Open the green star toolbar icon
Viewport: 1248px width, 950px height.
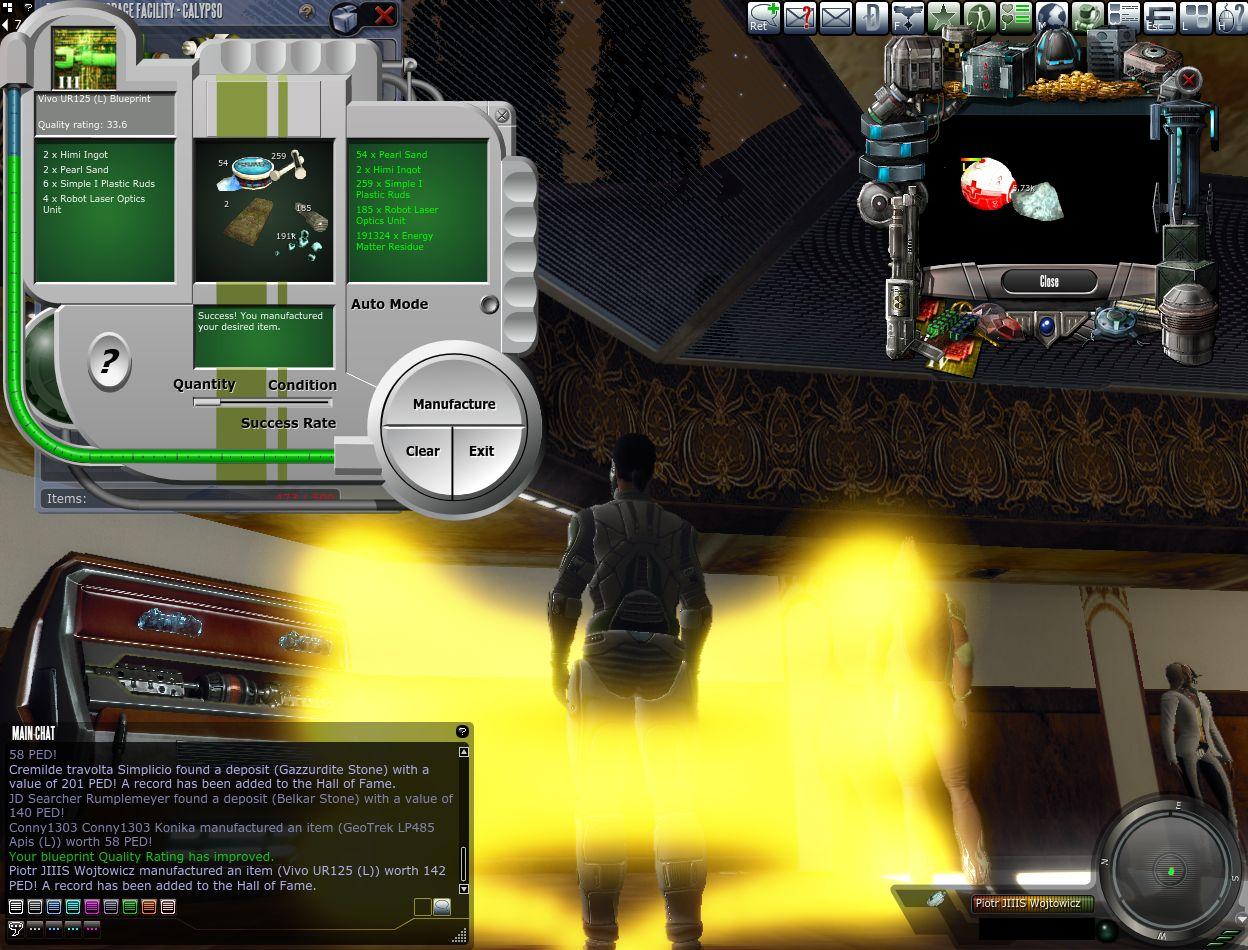(x=943, y=17)
